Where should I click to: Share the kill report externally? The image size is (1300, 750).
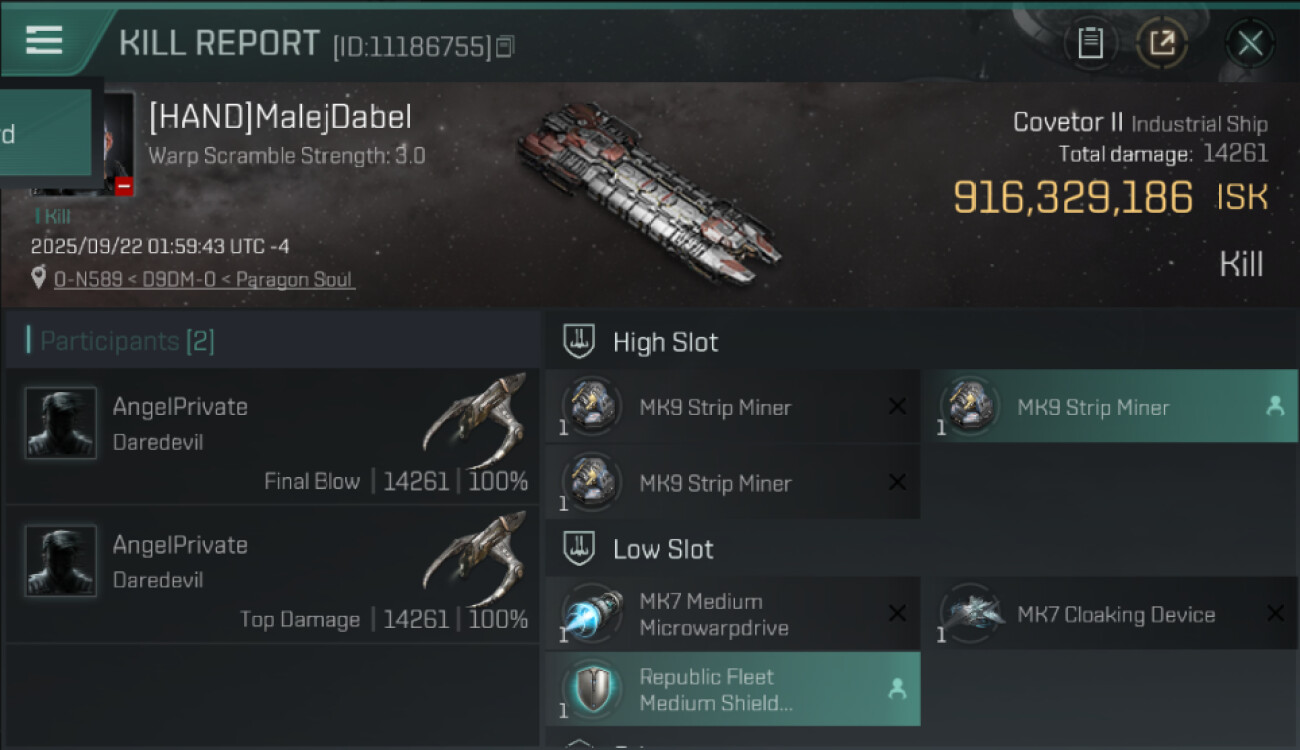(1162, 43)
